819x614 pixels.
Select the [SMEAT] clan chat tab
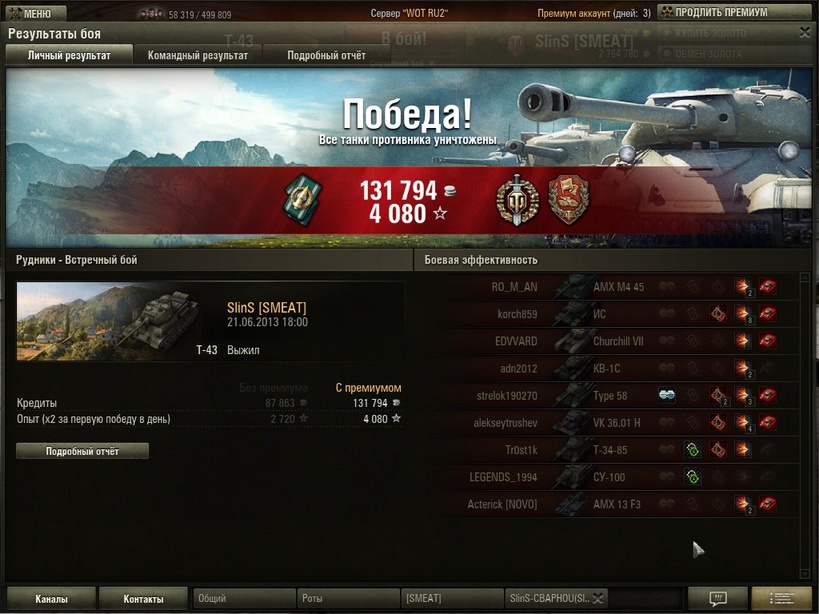(x=451, y=599)
